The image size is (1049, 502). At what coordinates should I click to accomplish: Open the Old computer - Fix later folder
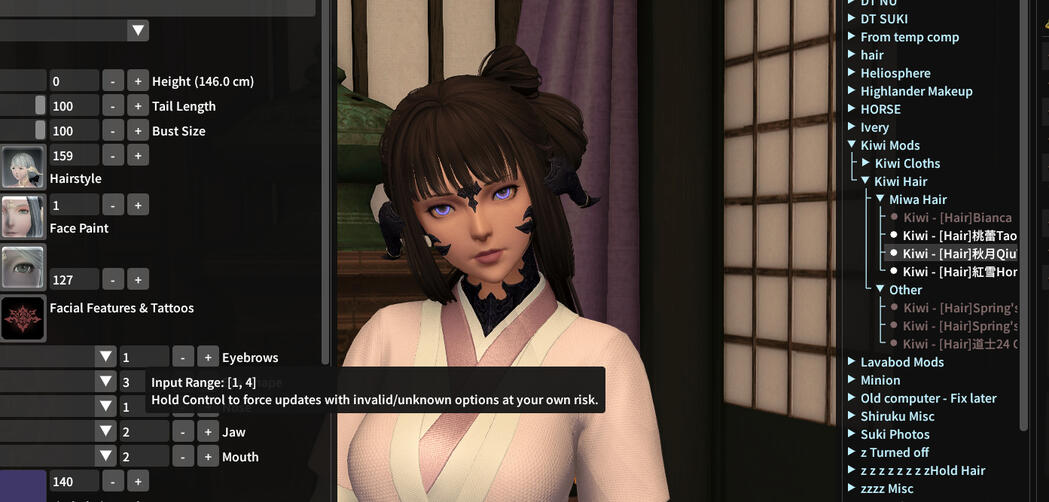pyautogui.click(x=928, y=398)
